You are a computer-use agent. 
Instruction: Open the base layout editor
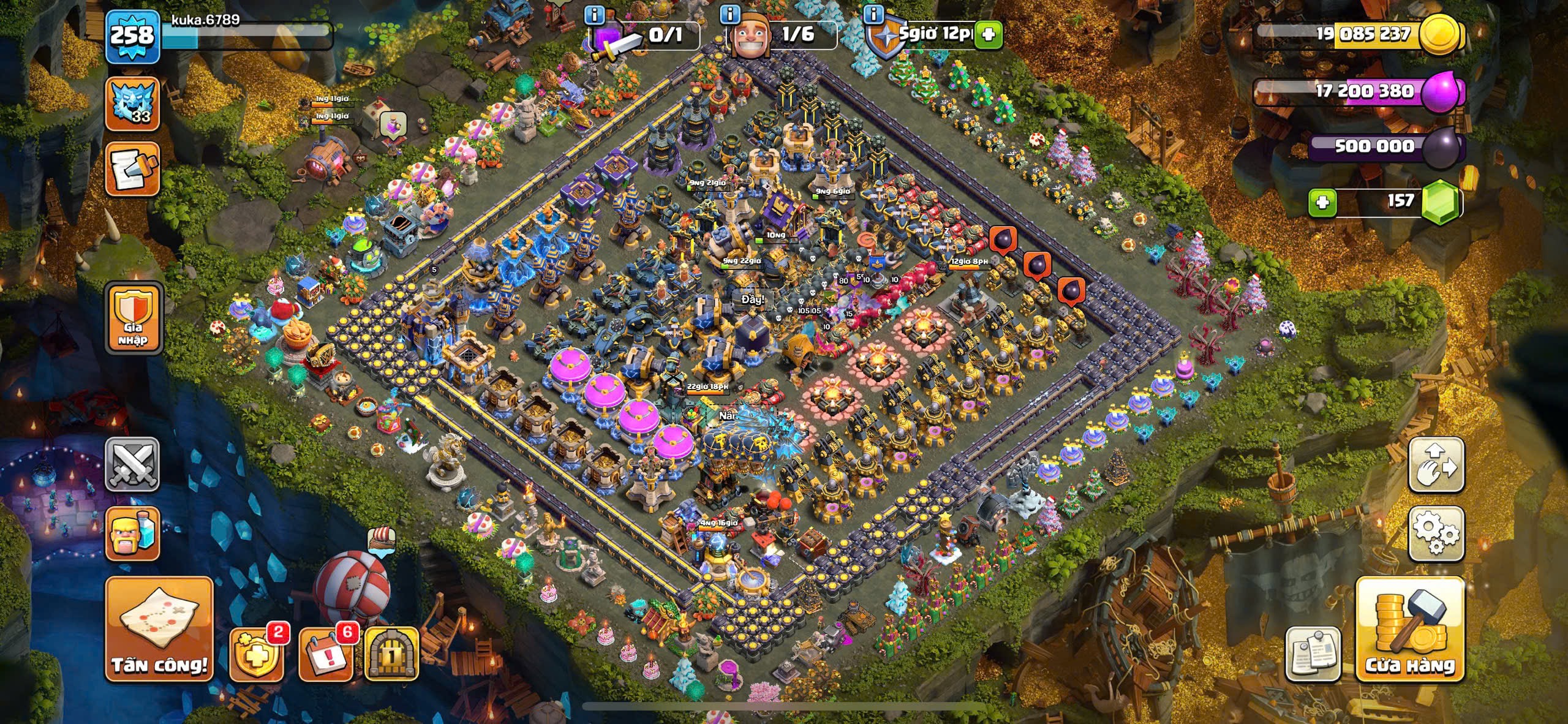click(x=1436, y=465)
